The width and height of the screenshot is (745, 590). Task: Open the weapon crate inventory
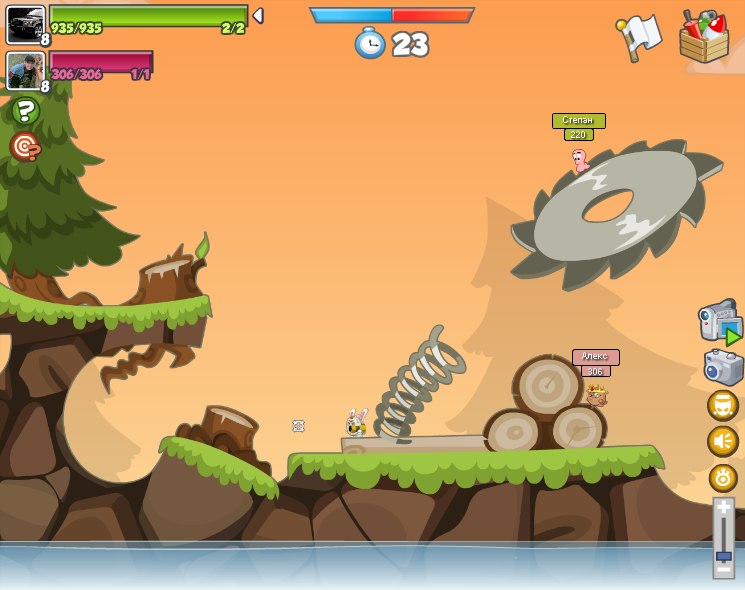click(704, 38)
